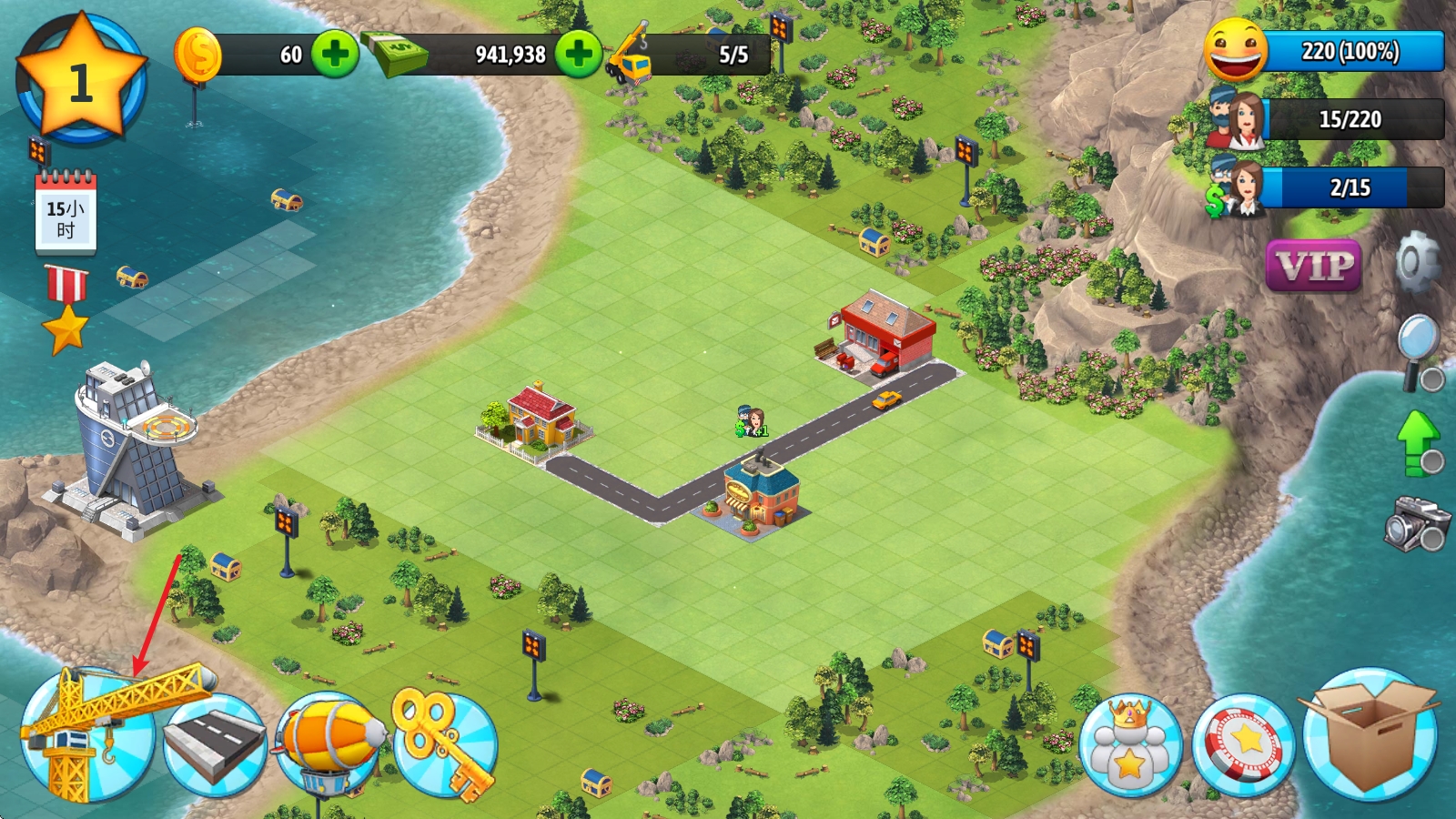
Task: Activate the magnifying glass search tool
Action: coord(1420,350)
